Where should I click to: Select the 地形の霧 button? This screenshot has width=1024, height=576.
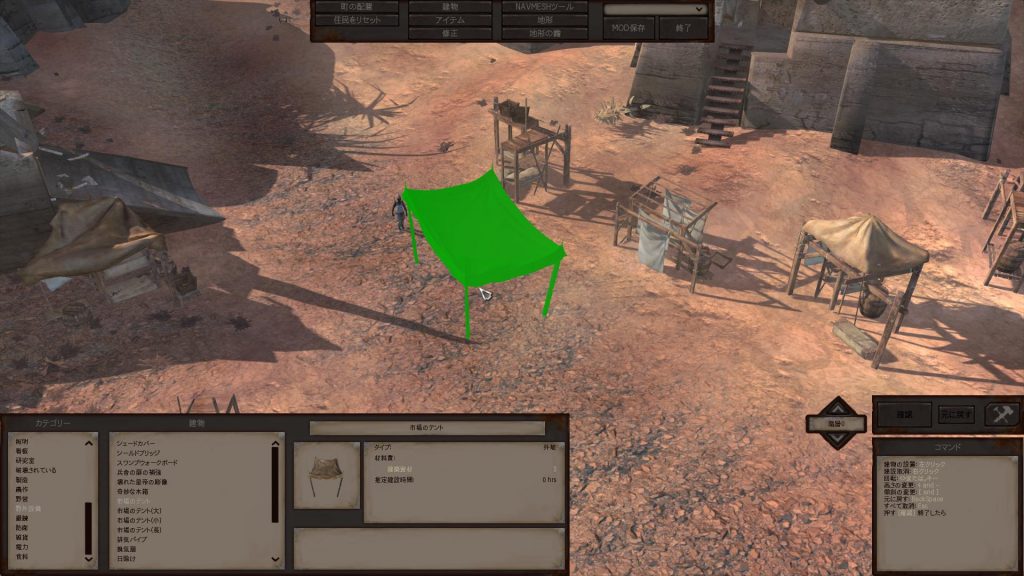tap(544, 33)
